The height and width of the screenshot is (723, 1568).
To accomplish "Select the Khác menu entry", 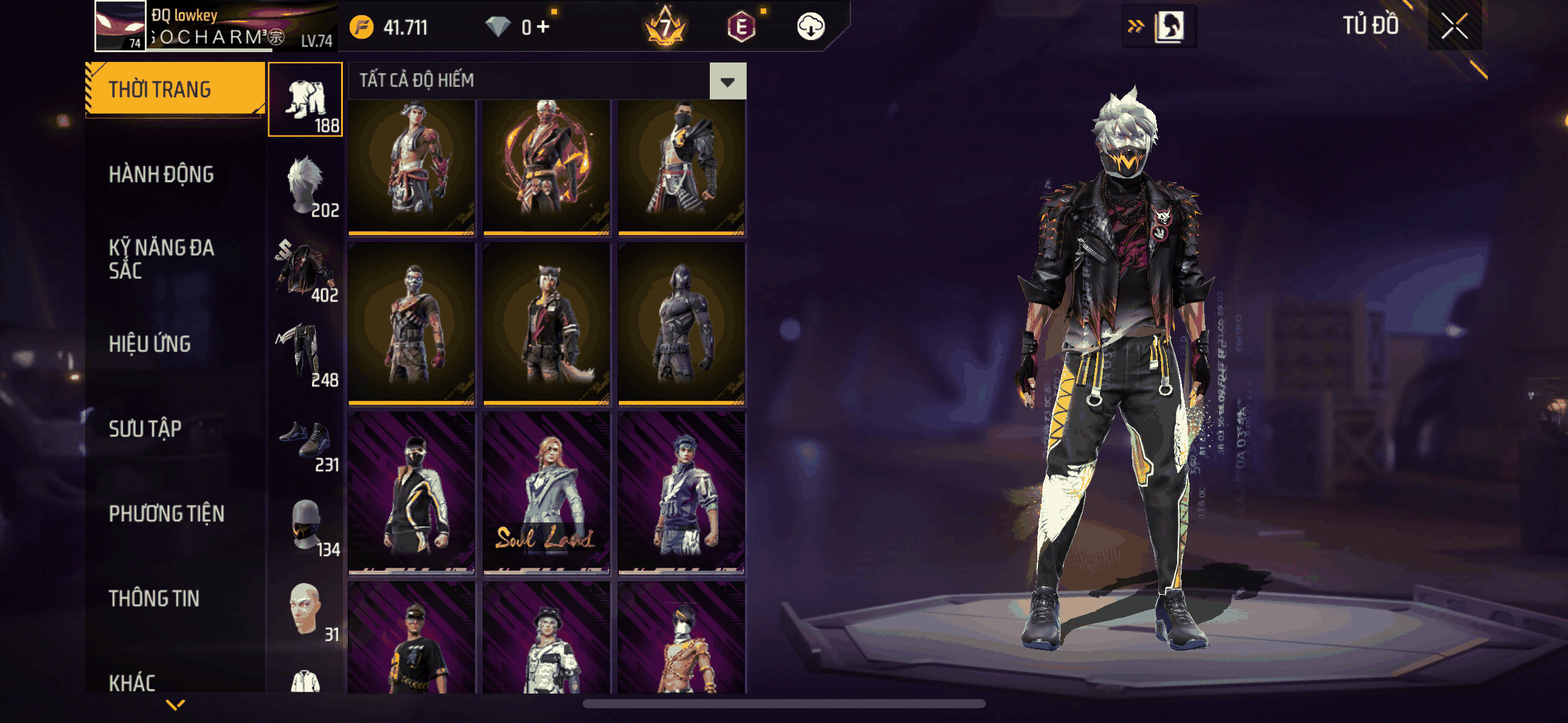I will tap(132, 682).
